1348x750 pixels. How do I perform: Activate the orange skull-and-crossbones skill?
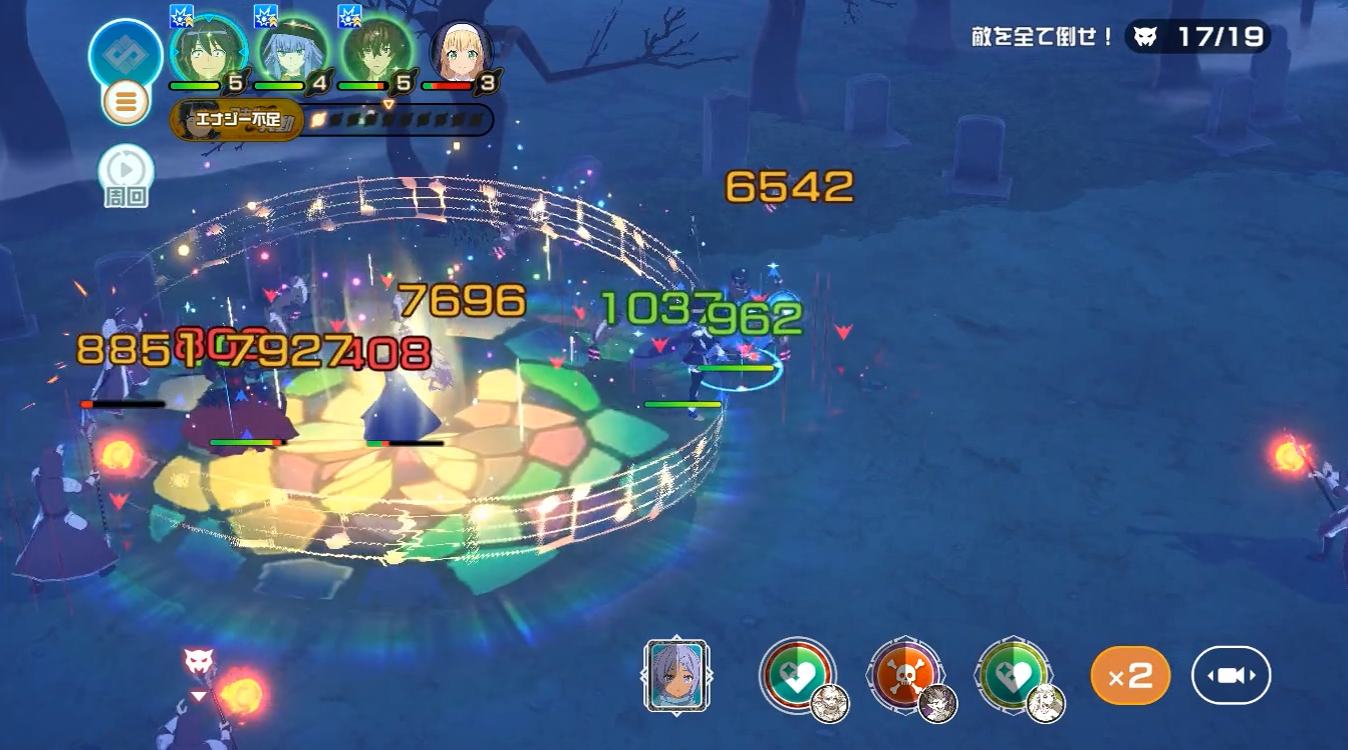[906, 675]
